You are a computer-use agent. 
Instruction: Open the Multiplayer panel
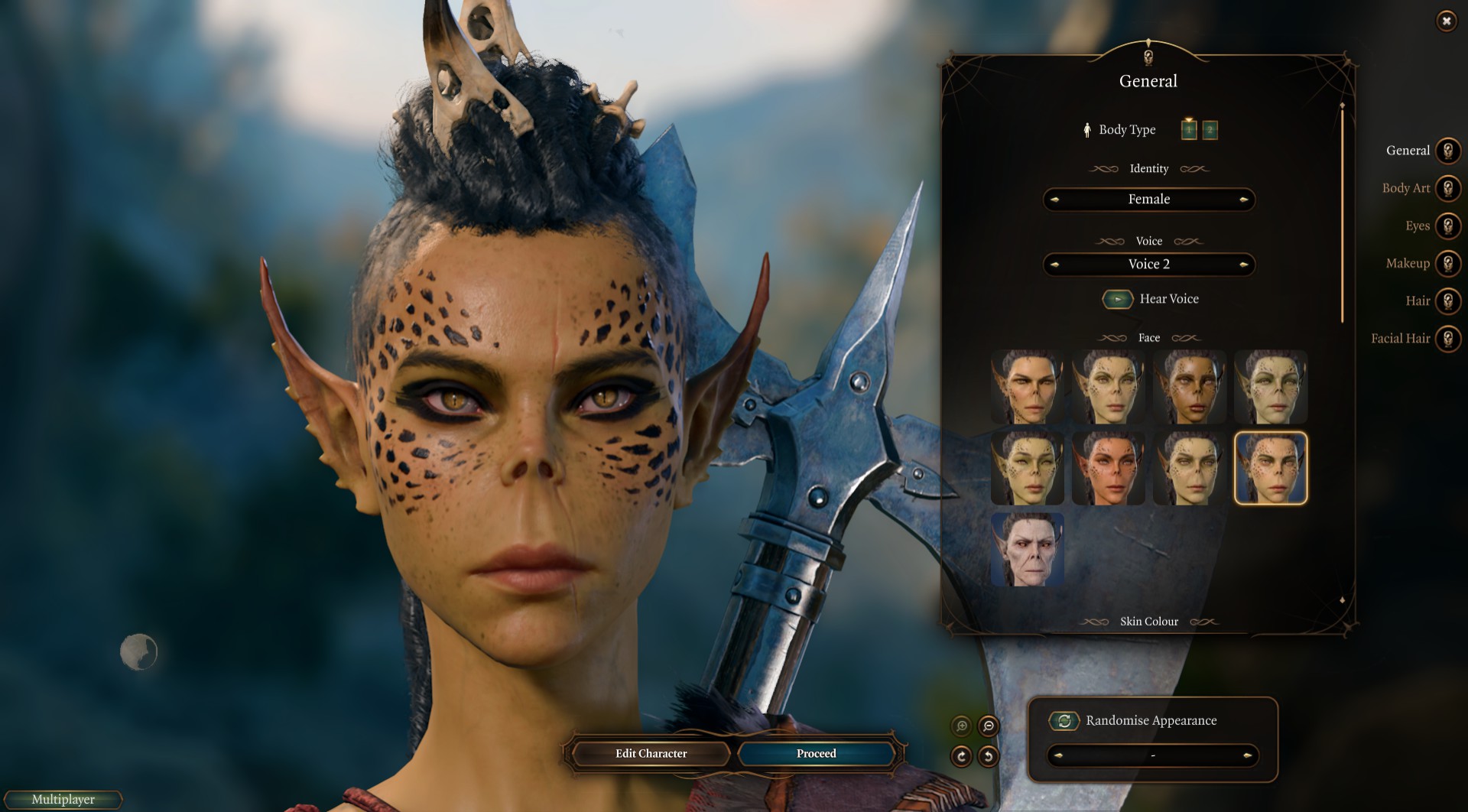point(63,800)
